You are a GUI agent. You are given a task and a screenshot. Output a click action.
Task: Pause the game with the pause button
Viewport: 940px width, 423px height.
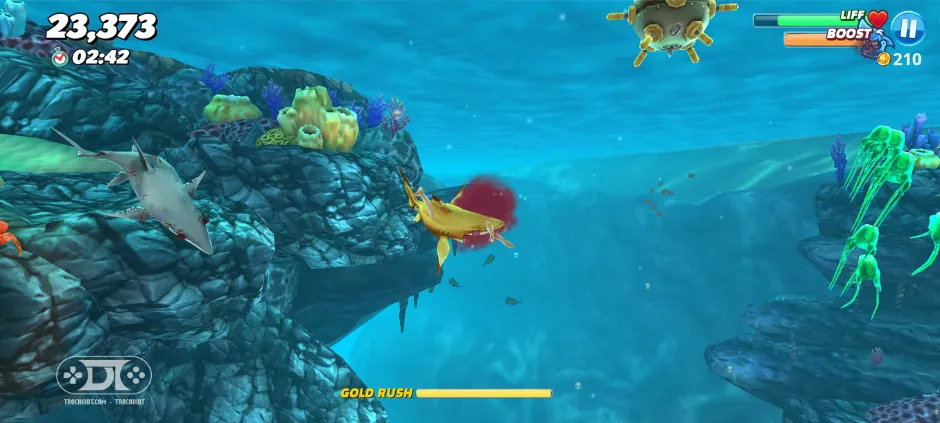[x=907, y=27]
